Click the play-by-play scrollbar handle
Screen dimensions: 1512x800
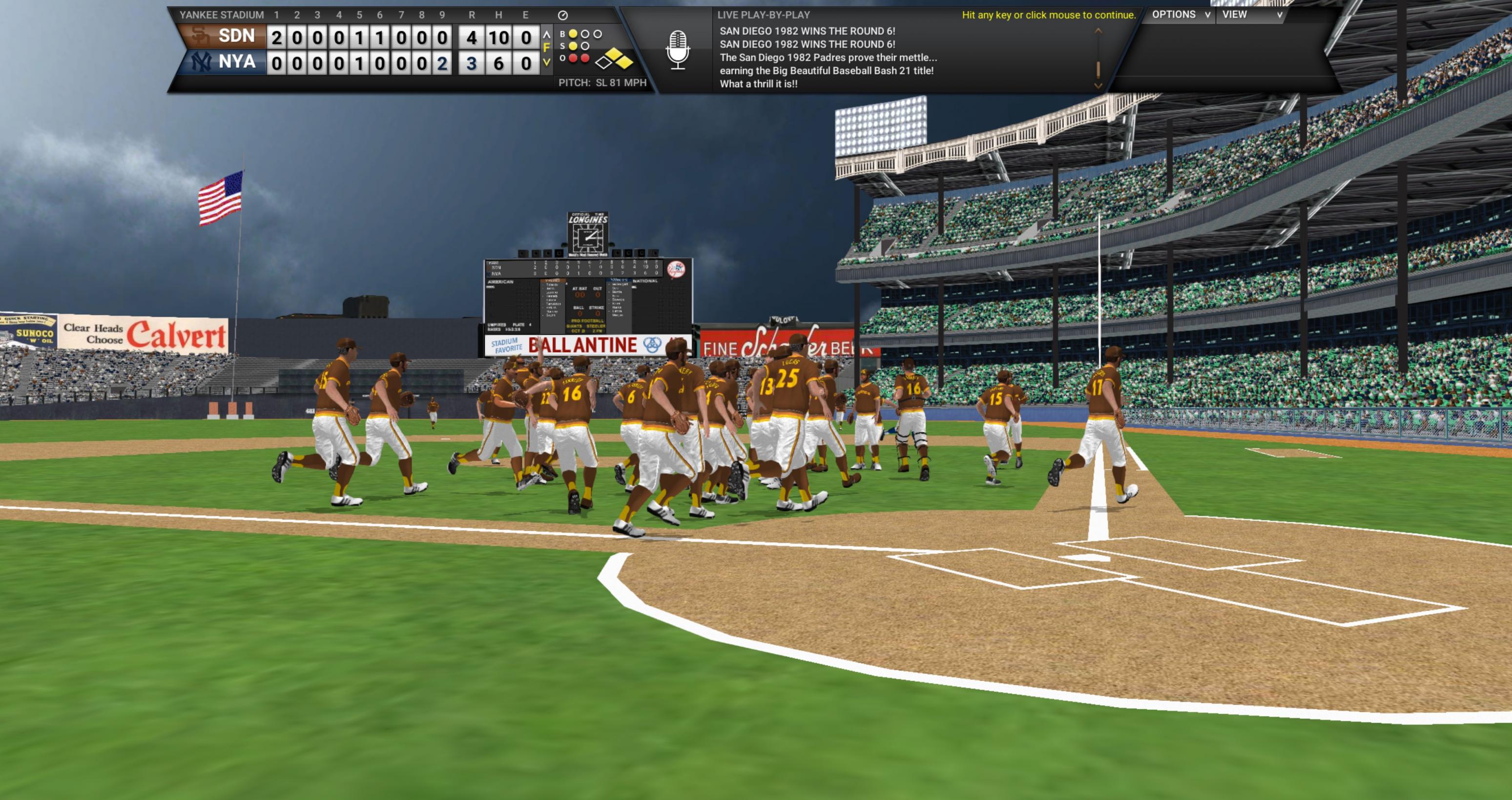click(x=1098, y=70)
